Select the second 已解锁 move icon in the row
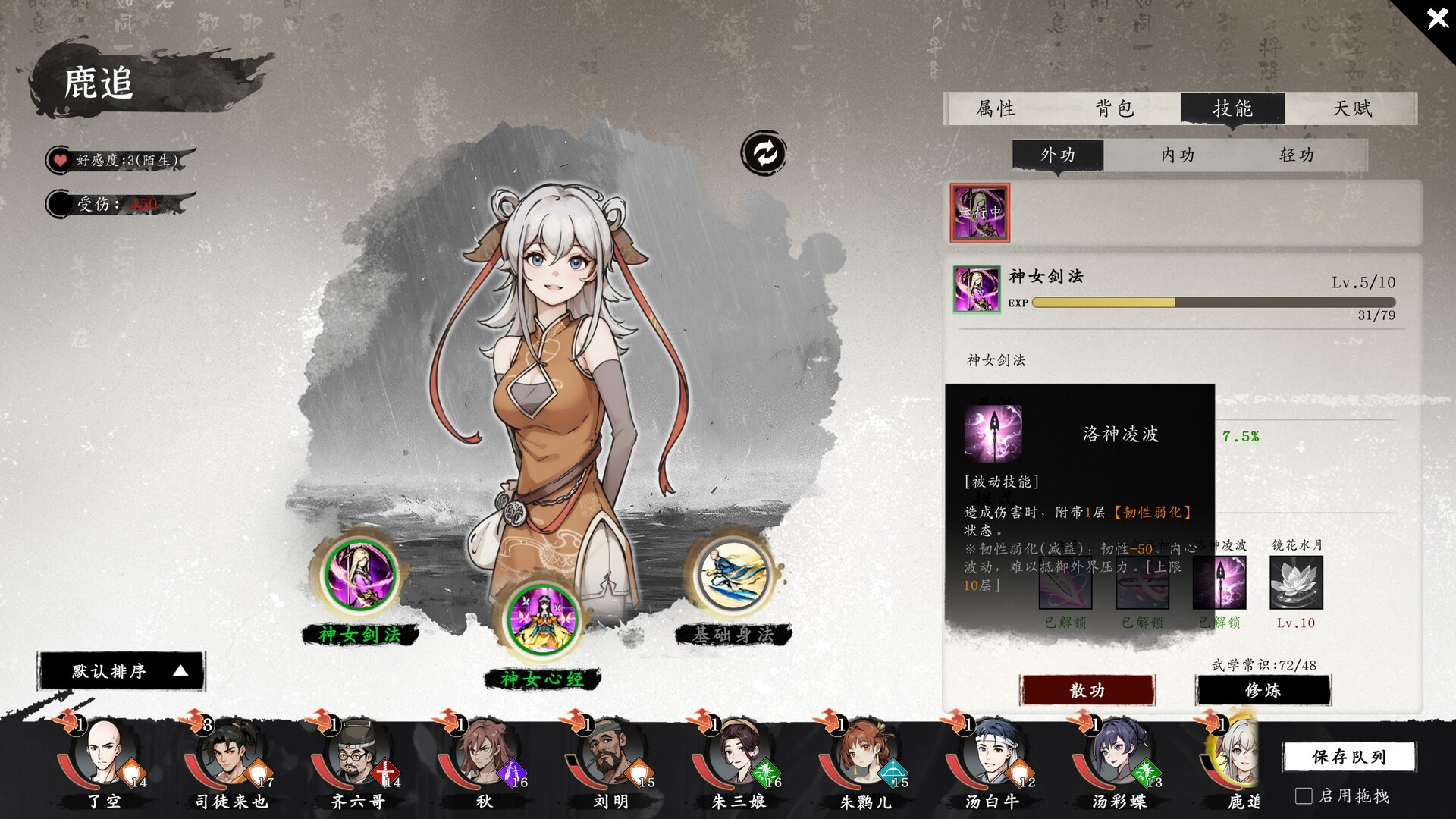The height and width of the screenshot is (819, 1456). pos(1144,582)
